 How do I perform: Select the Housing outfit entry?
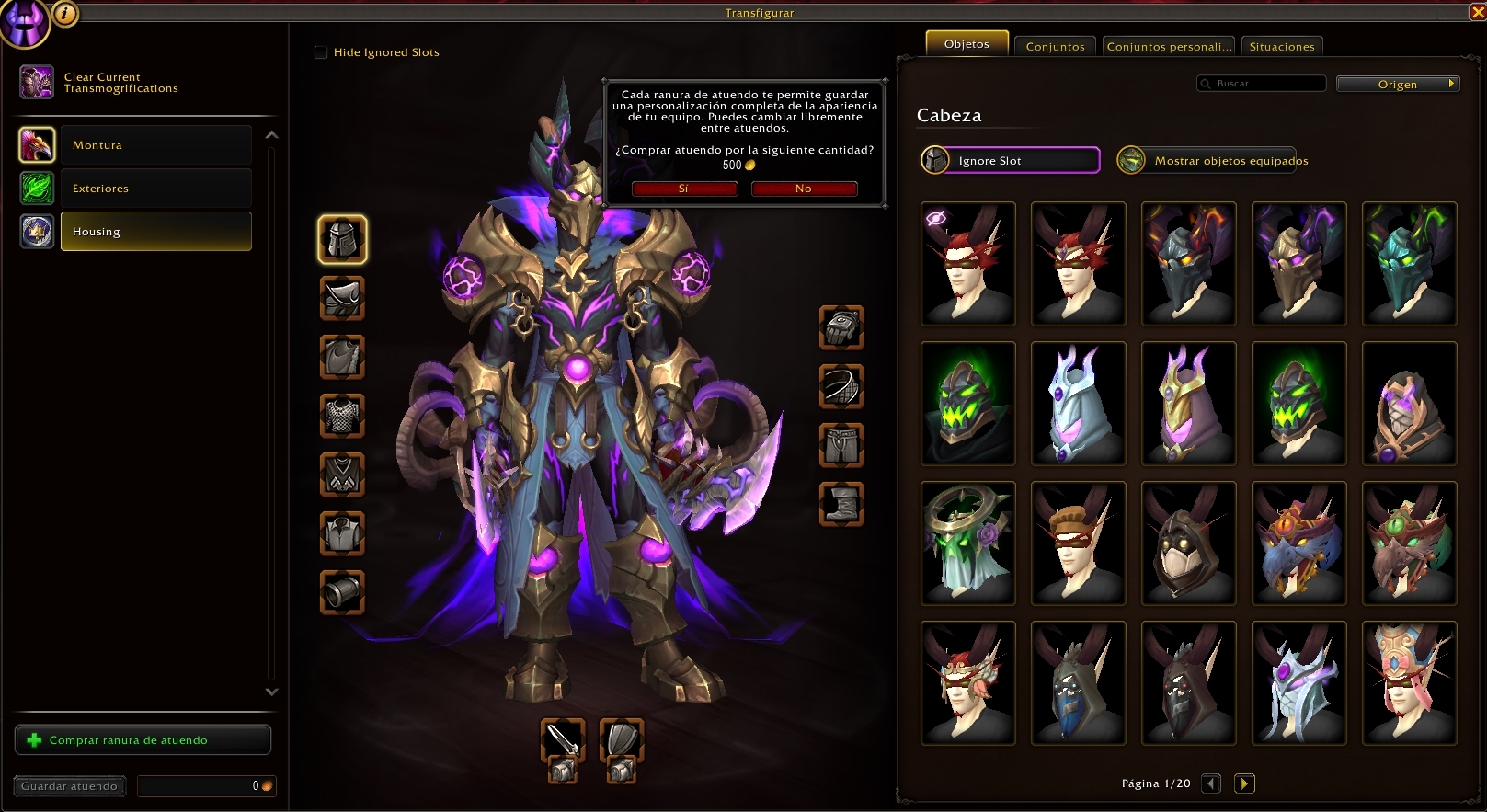click(155, 232)
